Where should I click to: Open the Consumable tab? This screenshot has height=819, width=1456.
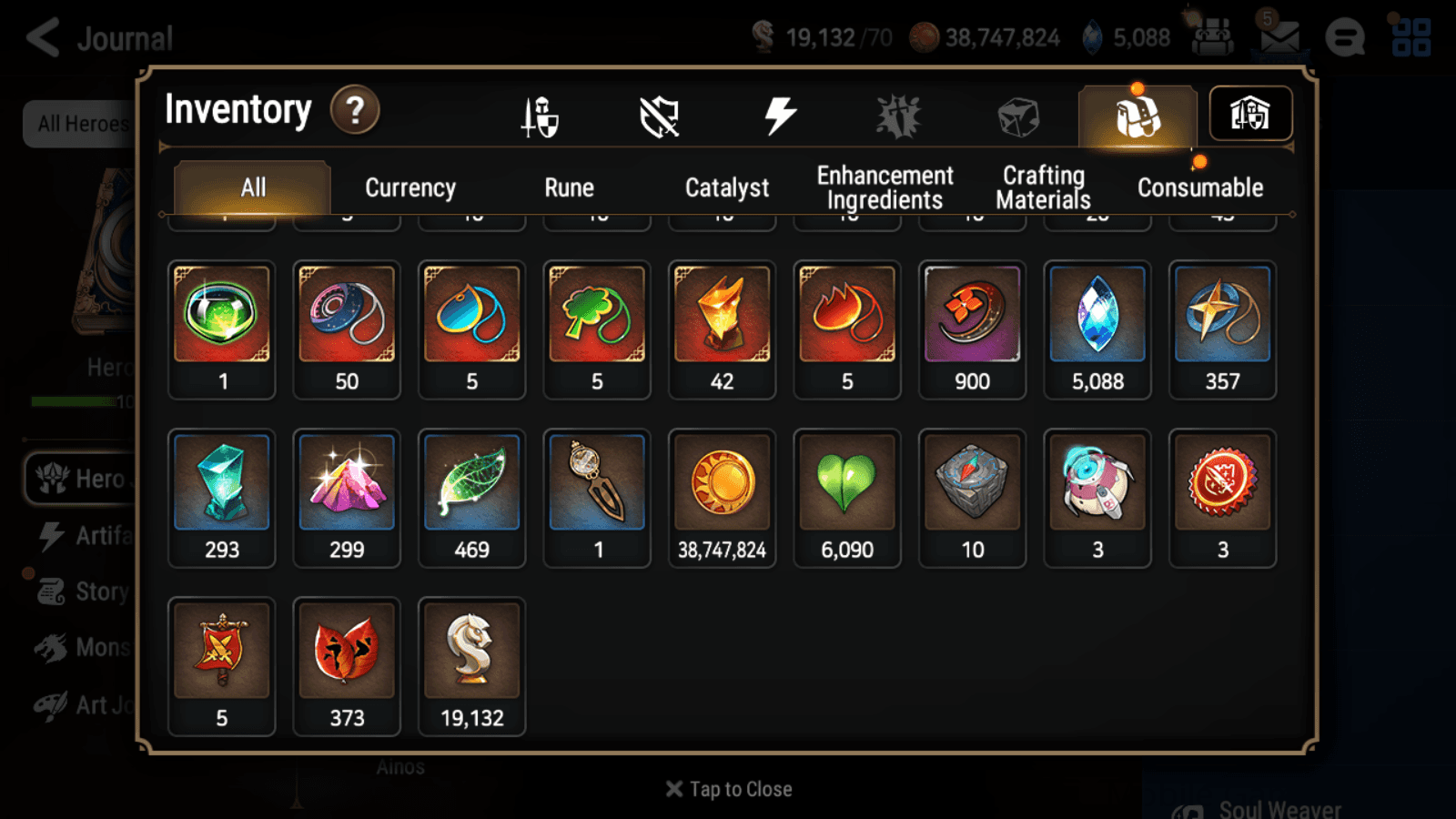tap(1199, 187)
